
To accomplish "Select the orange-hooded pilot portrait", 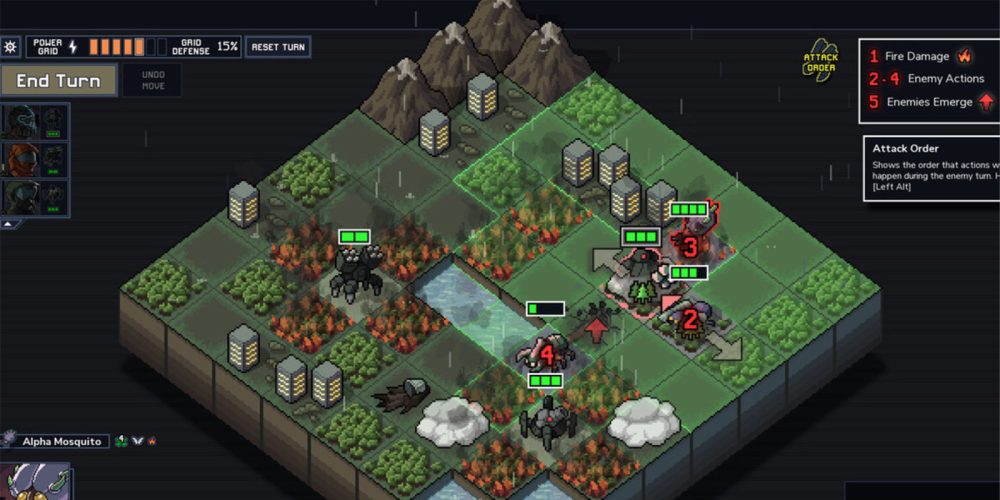I will pyautogui.click(x=20, y=158).
